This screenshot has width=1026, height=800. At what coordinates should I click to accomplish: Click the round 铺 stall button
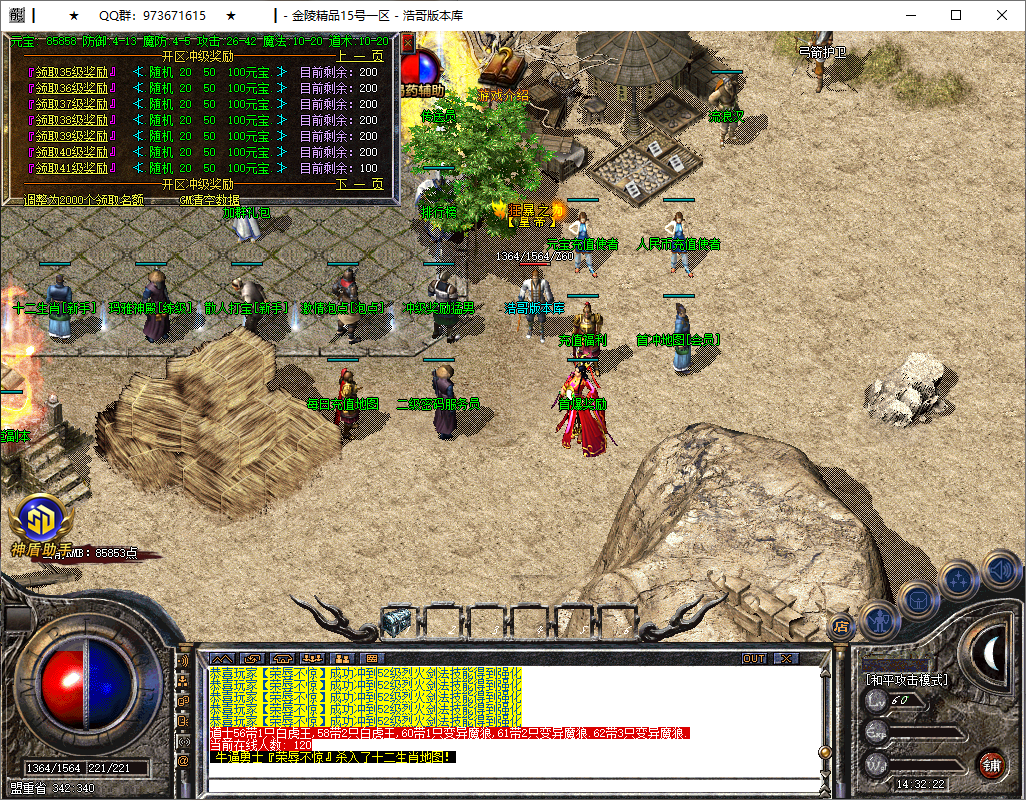click(x=991, y=765)
